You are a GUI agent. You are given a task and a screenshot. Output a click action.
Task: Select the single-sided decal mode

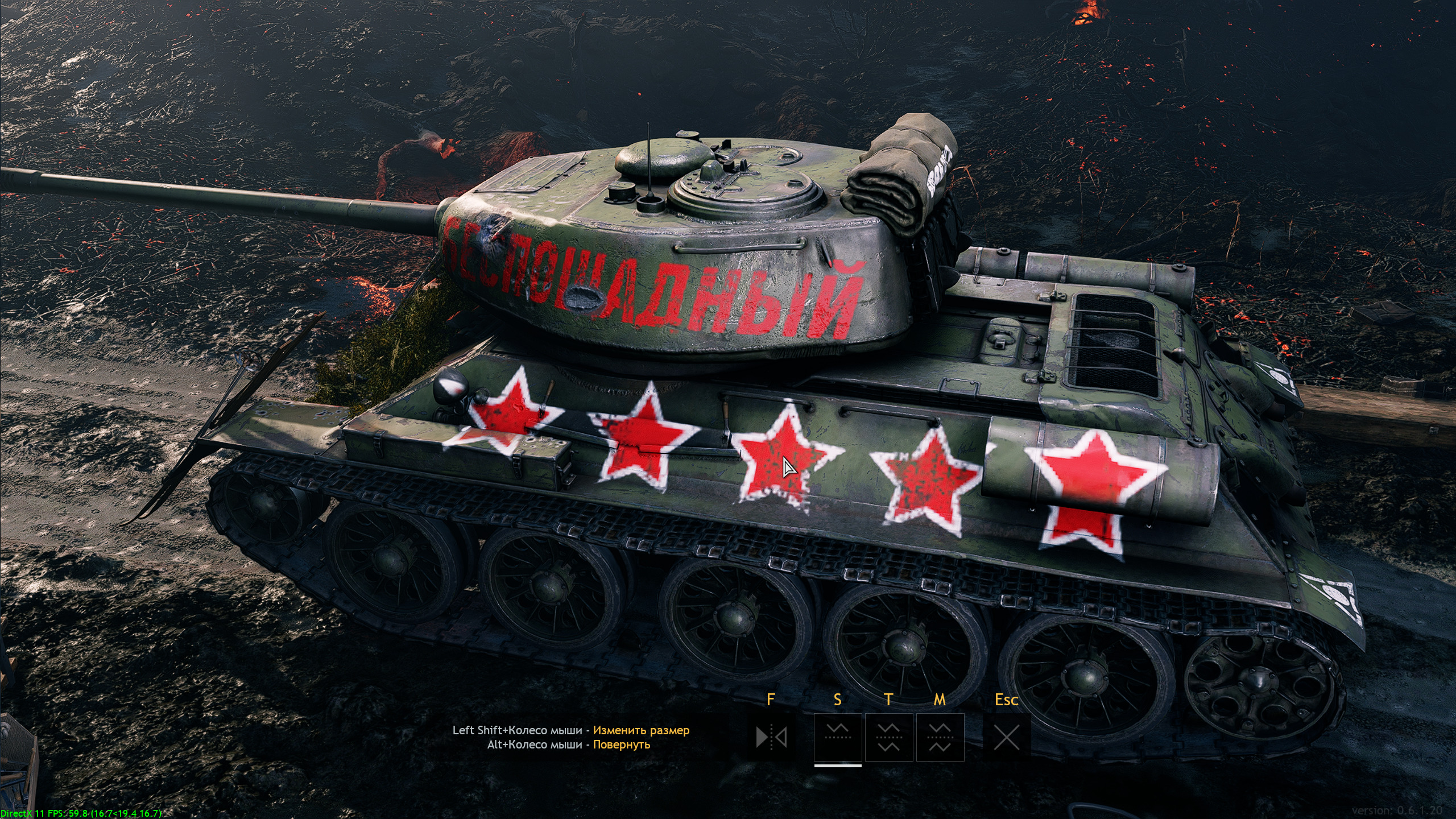[x=837, y=738]
